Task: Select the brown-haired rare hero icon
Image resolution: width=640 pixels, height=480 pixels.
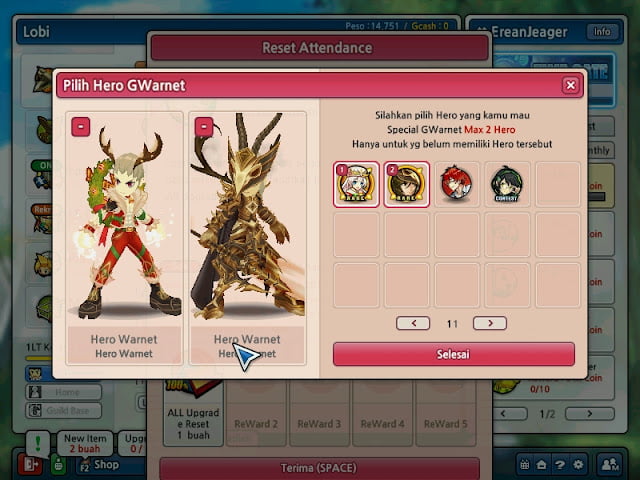Action: tap(407, 184)
